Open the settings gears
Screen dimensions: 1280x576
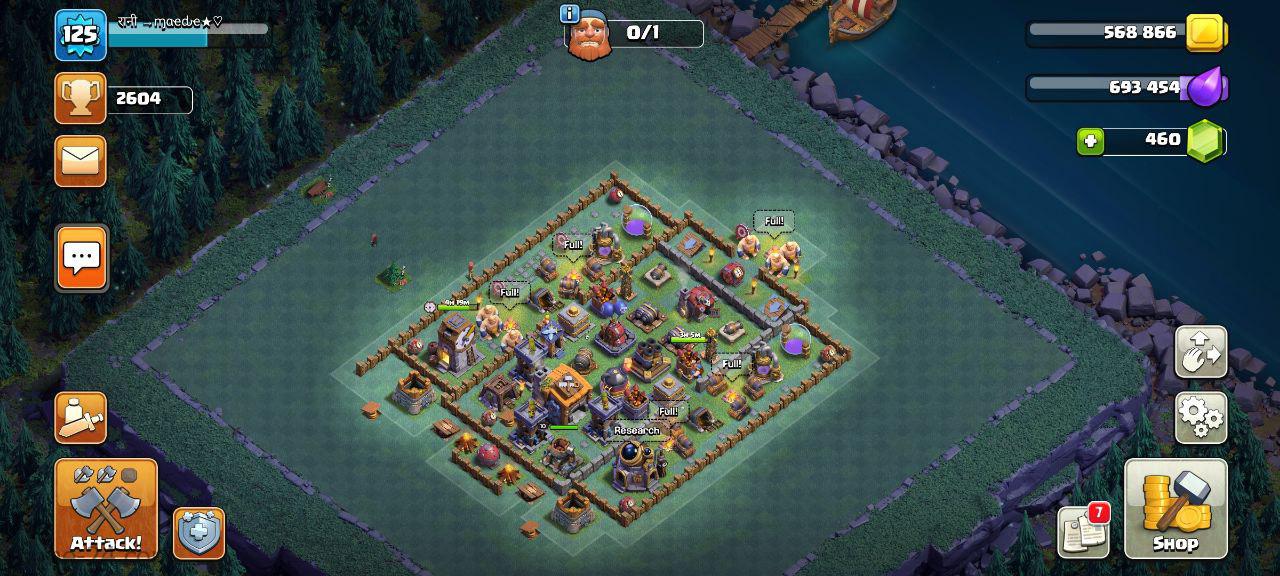point(1200,417)
